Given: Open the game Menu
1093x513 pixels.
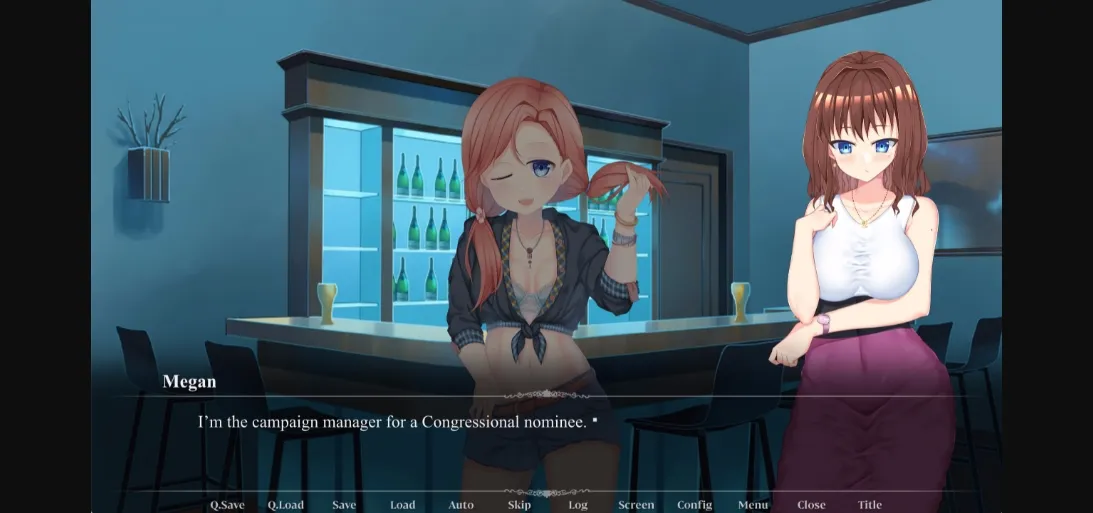Looking at the screenshot, I should [753, 505].
